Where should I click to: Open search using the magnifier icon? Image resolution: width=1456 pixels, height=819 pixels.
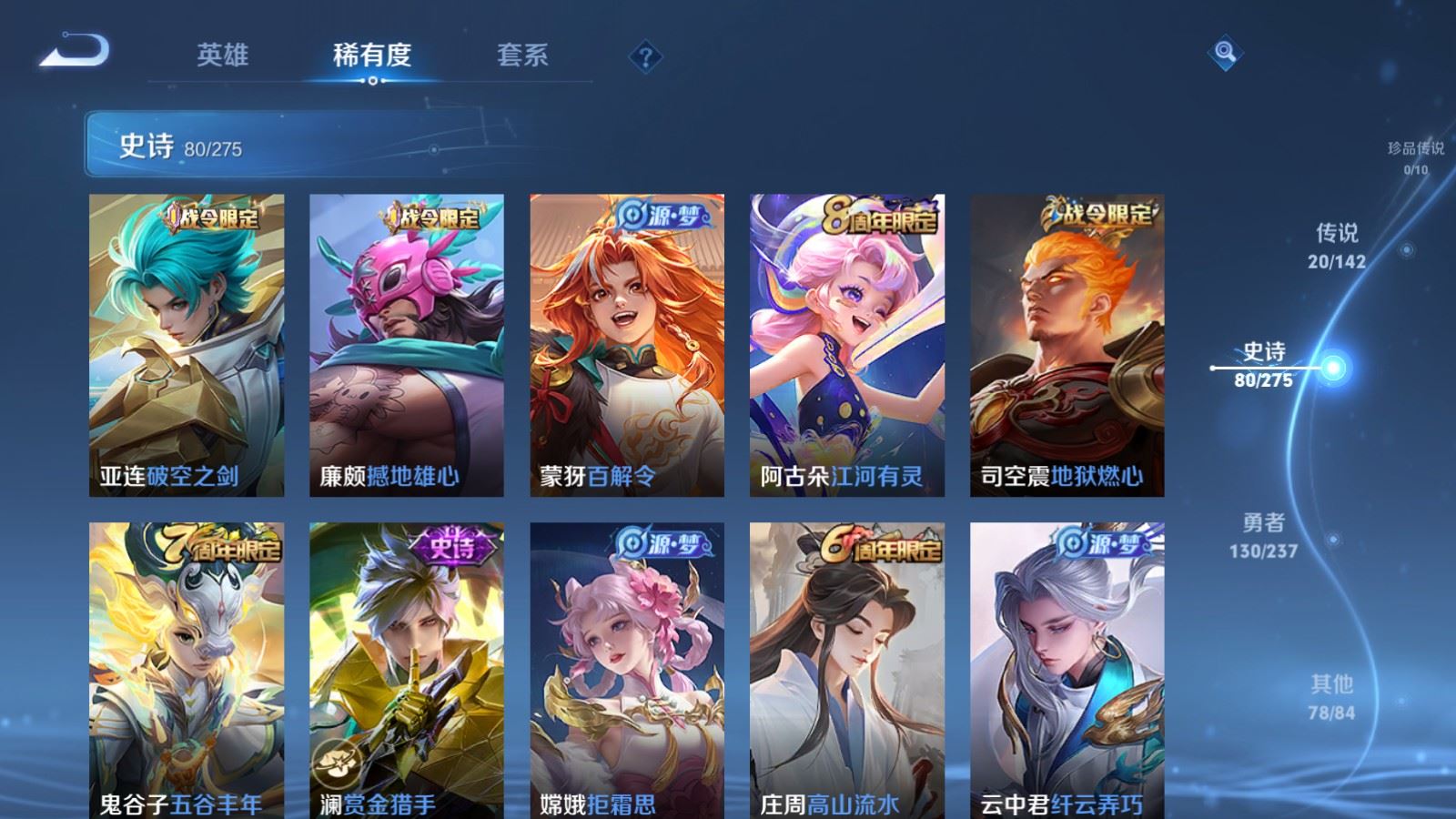click(1224, 55)
